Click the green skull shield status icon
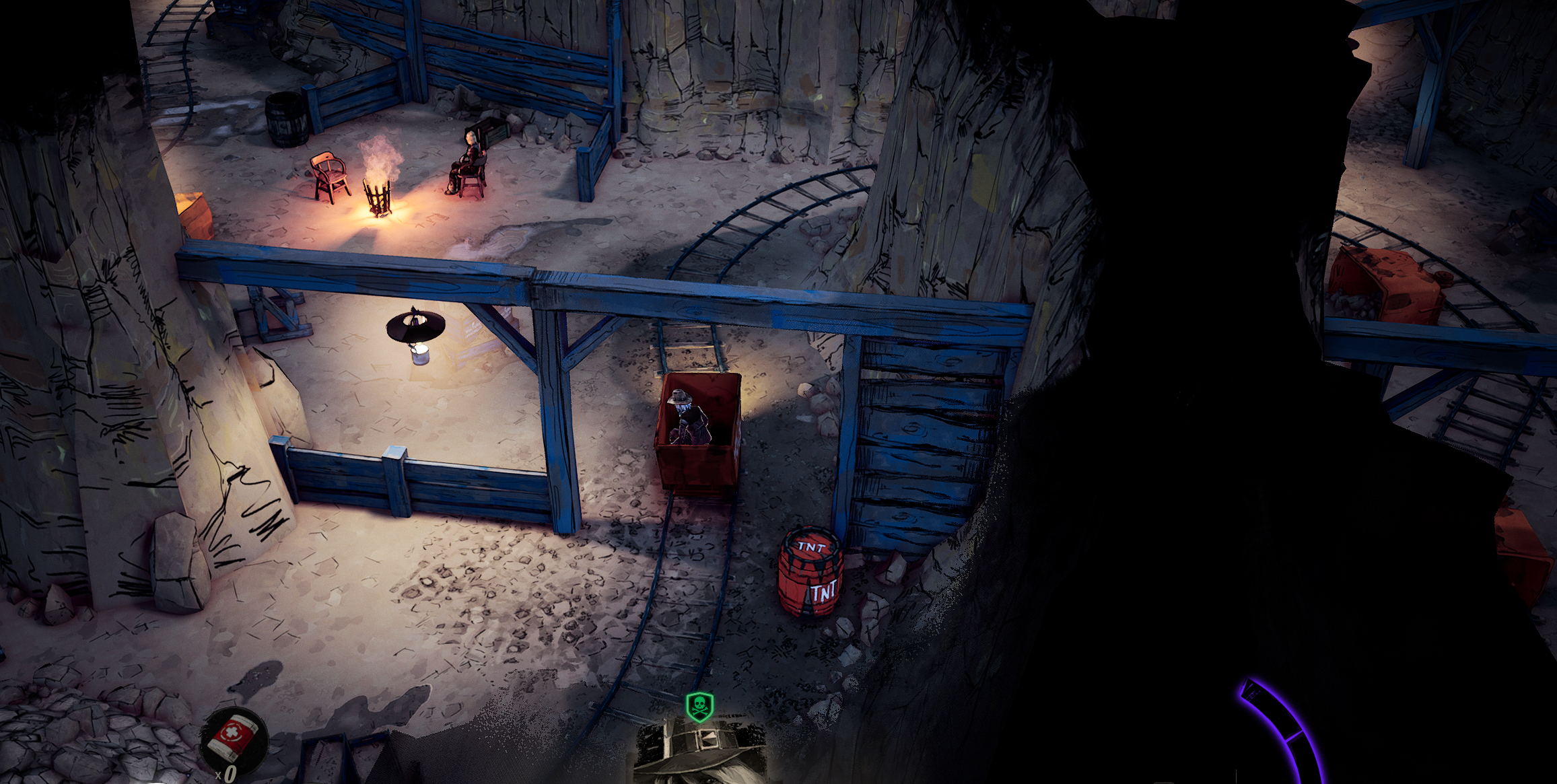The width and height of the screenshot is (1557, 784). tap(699, 707)
